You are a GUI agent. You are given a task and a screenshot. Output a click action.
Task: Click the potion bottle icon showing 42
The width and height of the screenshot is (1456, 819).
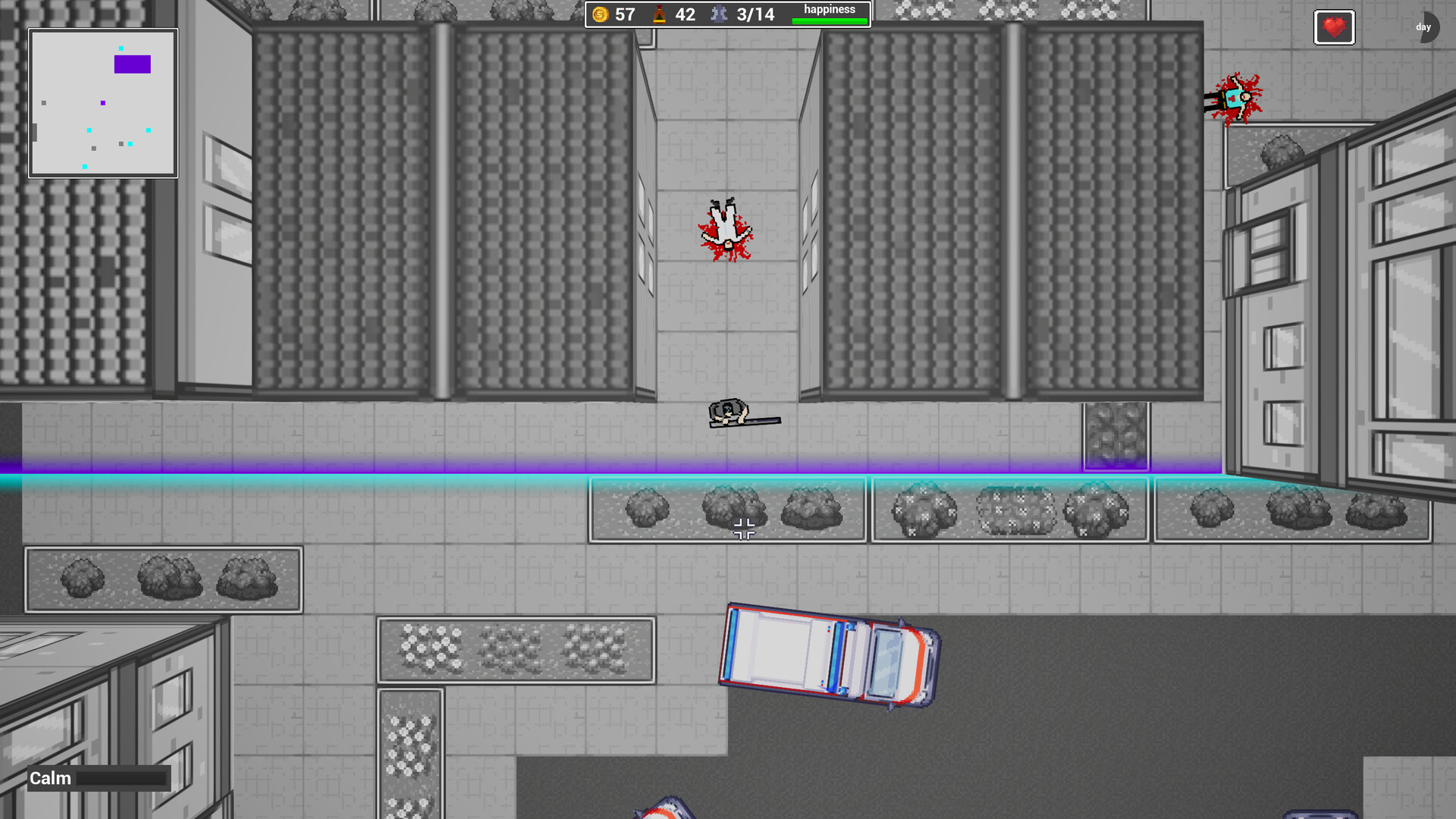pyautogui.click(x=659, y=14)
